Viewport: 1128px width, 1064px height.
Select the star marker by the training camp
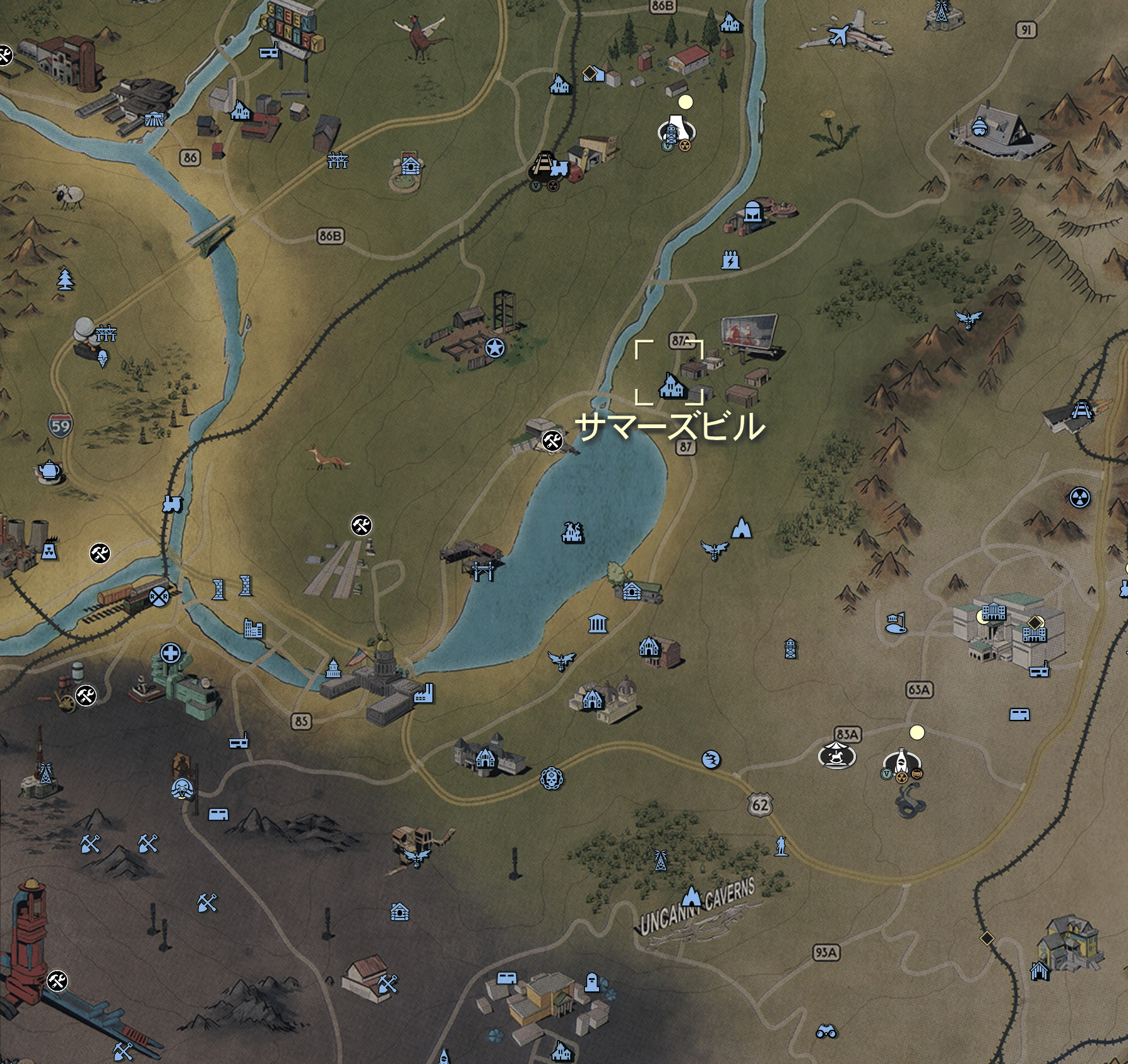[x=494, y=347]
